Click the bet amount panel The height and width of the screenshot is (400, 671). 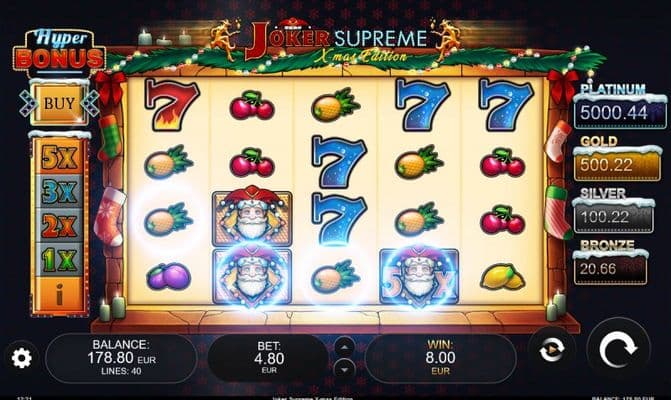coord(266,357)
